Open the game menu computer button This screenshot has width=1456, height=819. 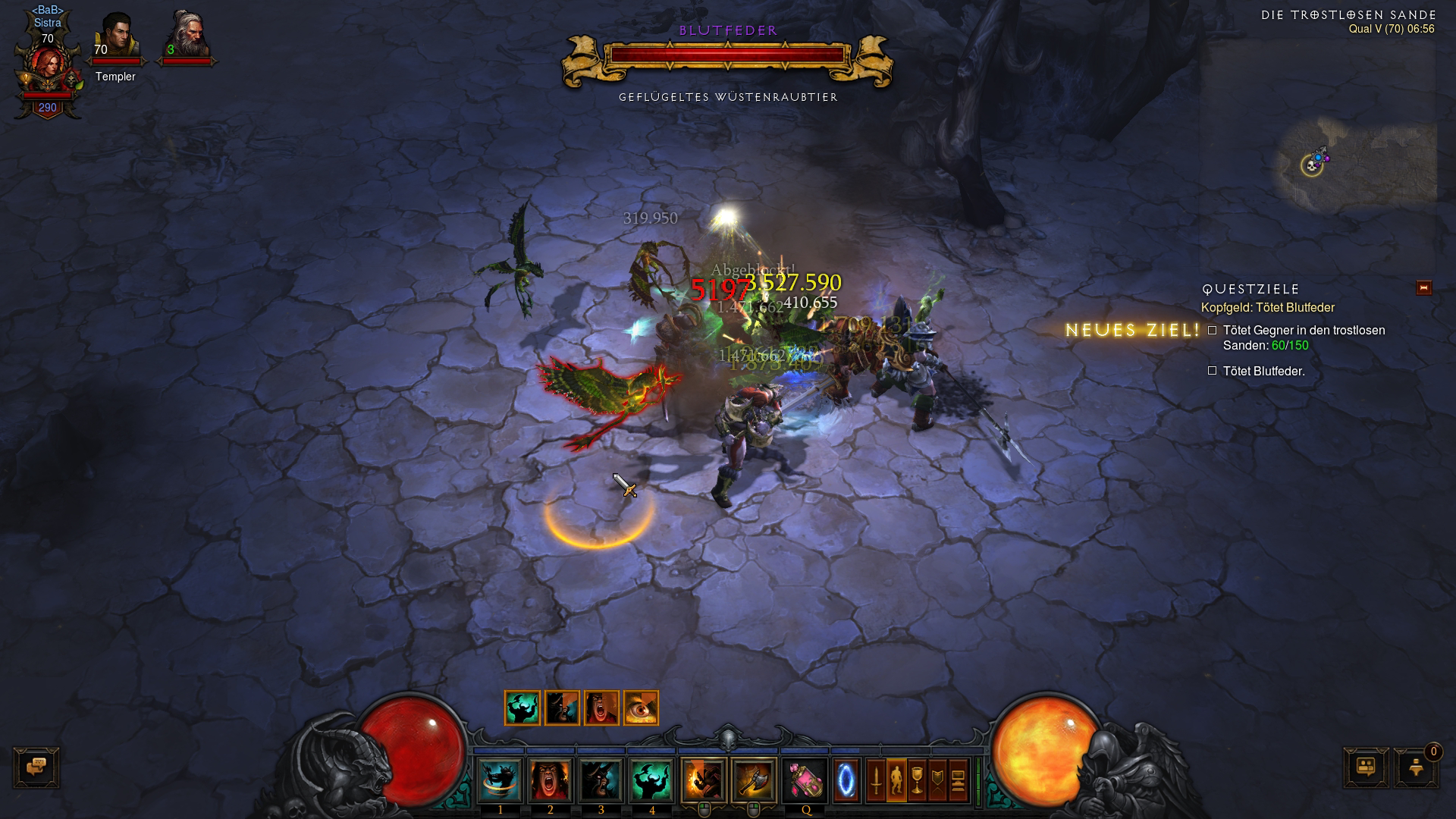point(959,780)
